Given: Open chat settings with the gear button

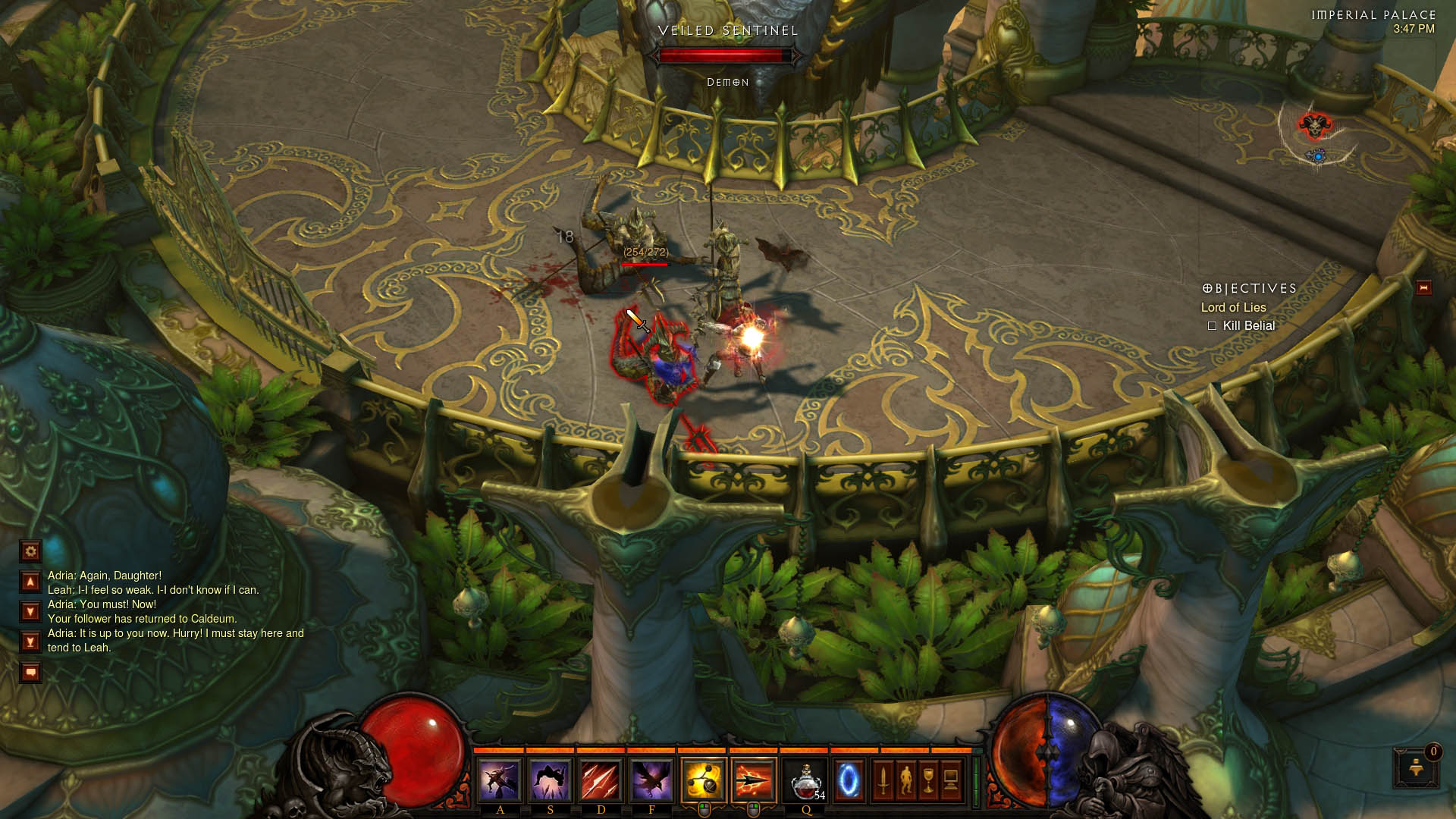Looking at the screenshot, I should 30,551.
